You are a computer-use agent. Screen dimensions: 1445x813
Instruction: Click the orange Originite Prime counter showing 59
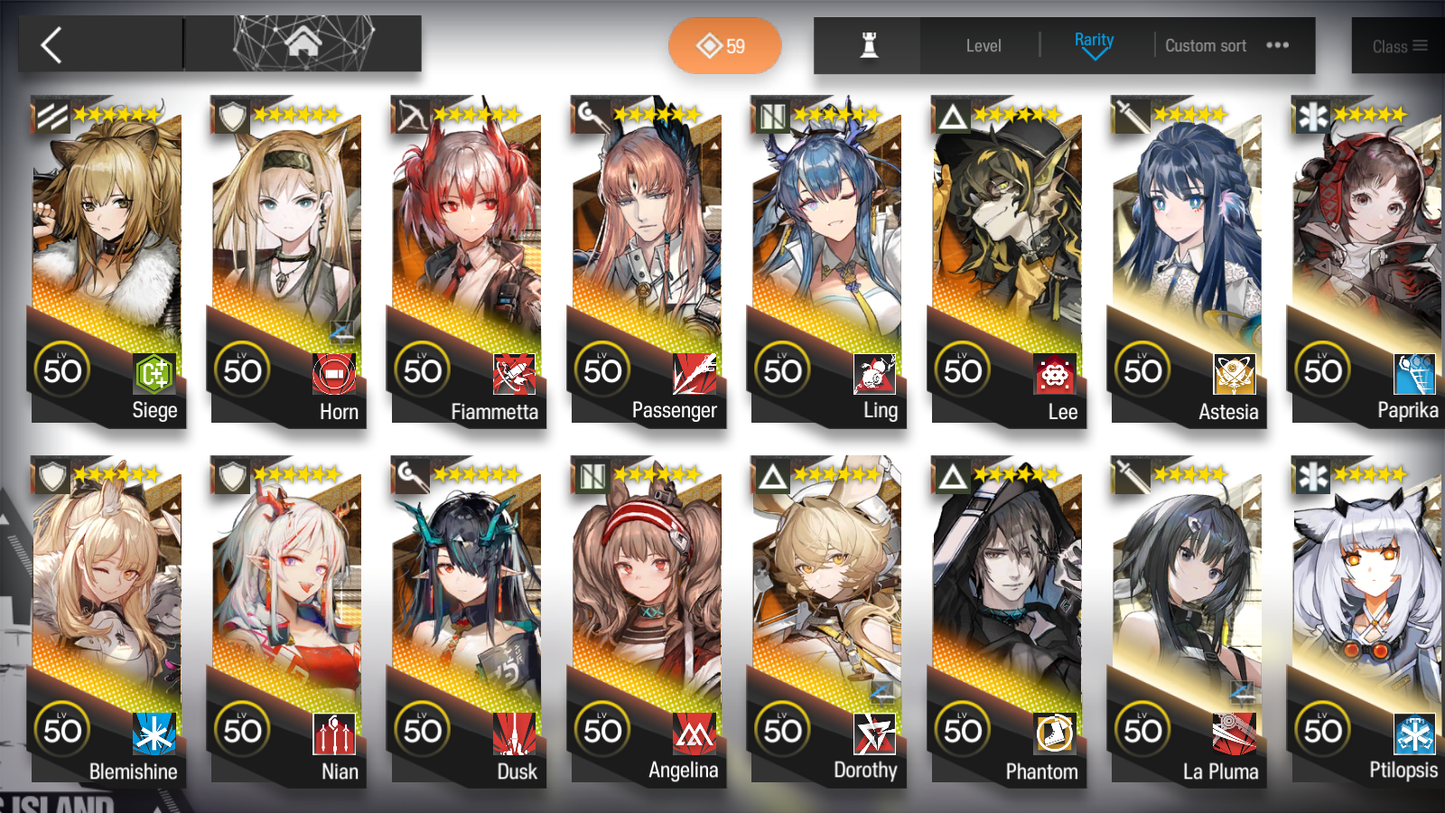[725, 46]
